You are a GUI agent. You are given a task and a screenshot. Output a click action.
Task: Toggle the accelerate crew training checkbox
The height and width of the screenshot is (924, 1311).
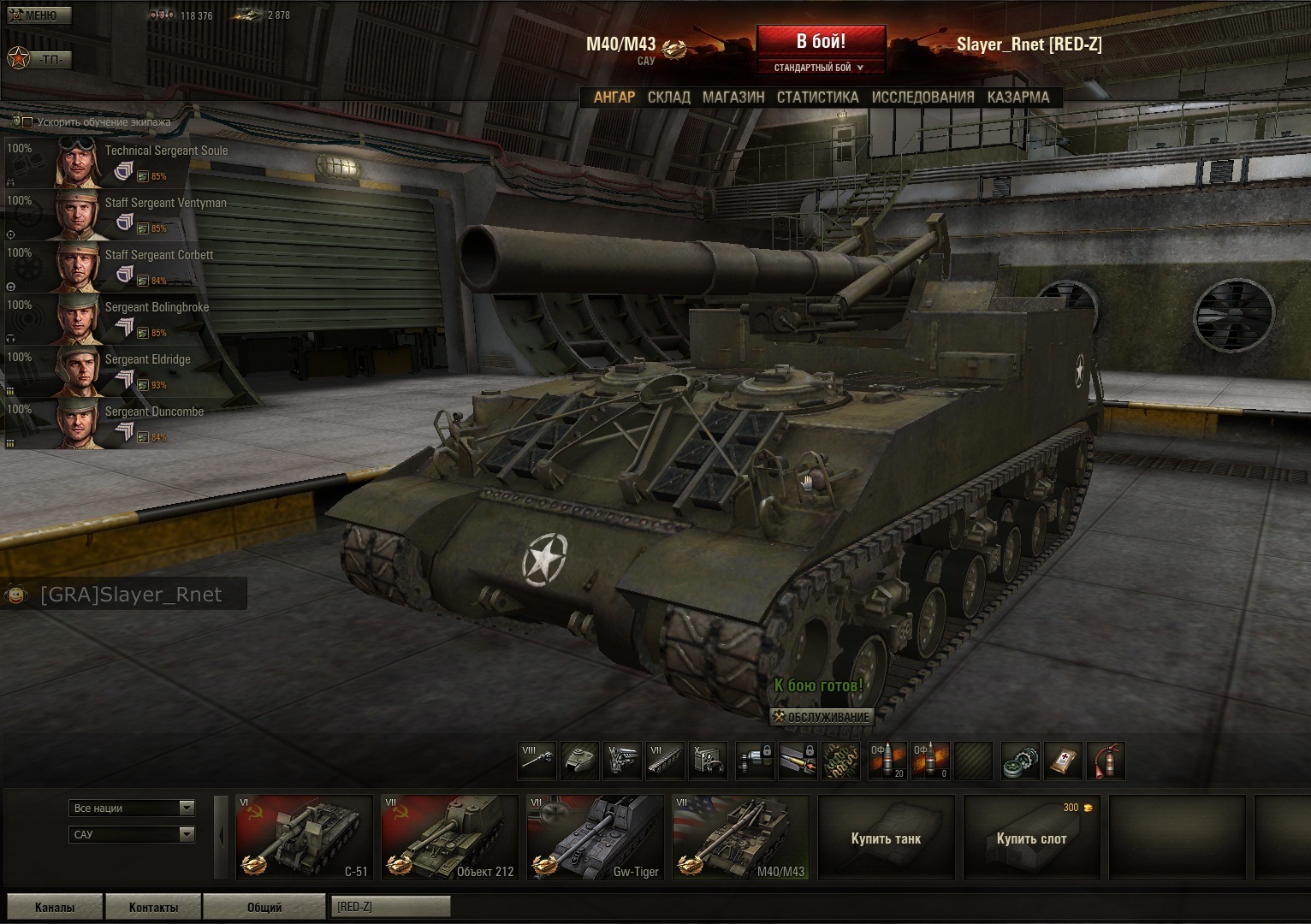(x=27, y=122)
